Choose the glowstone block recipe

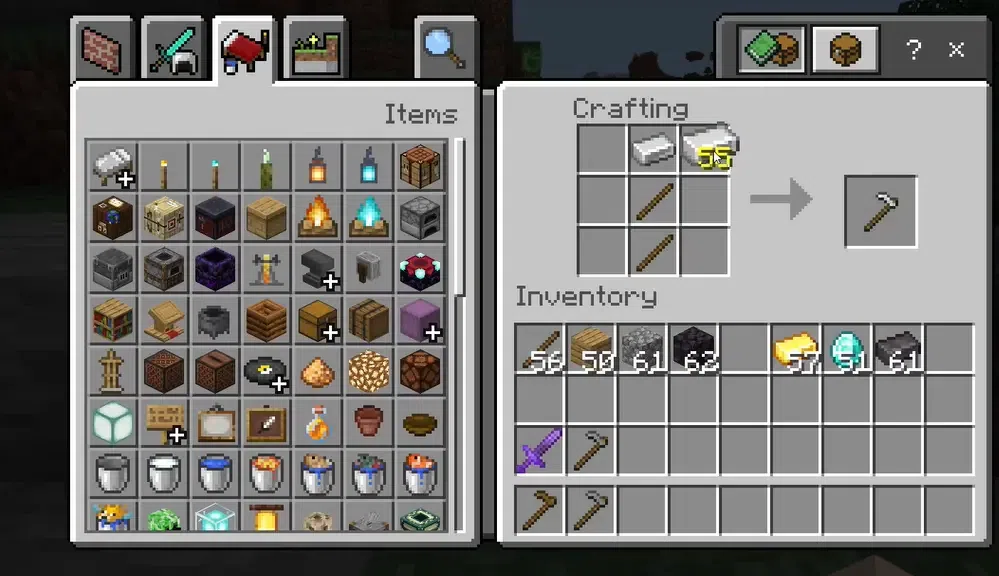[x=369, y=371]
